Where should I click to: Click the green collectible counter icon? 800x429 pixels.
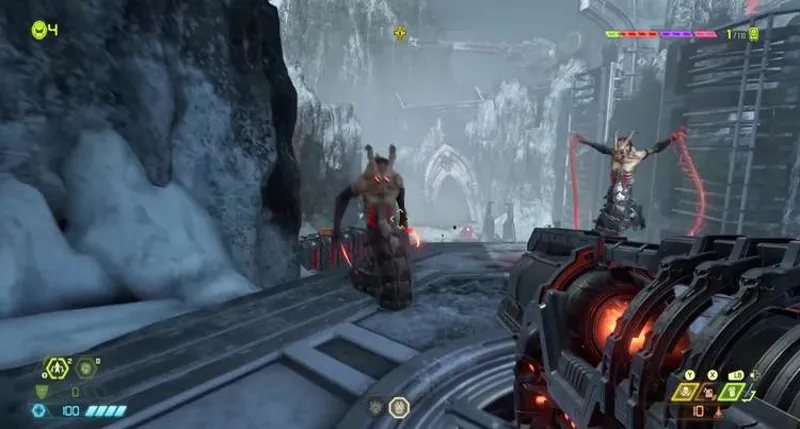752,34
